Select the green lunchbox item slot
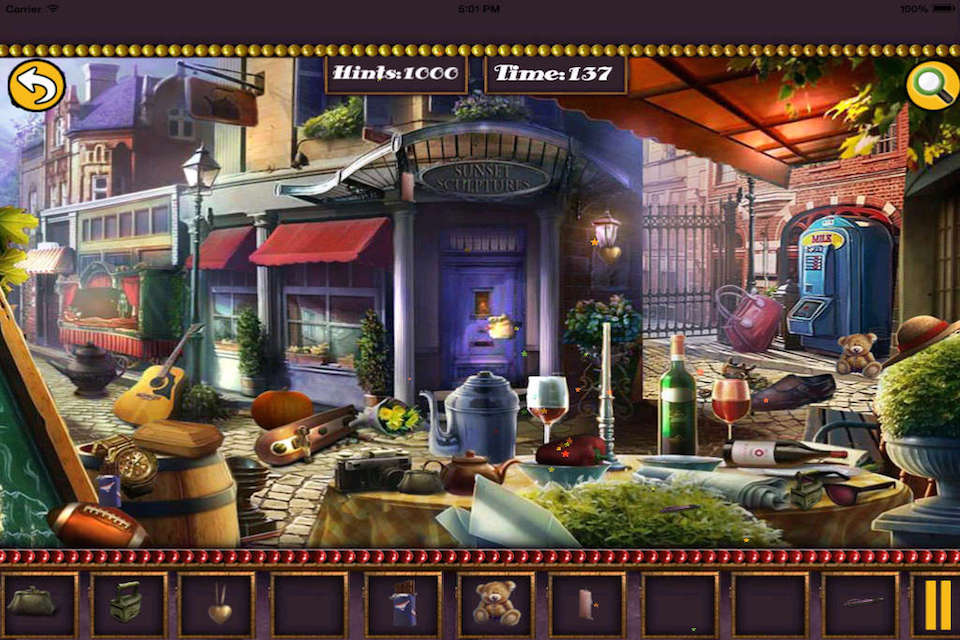This screenshot has height=640, width=960. point(126,603)
